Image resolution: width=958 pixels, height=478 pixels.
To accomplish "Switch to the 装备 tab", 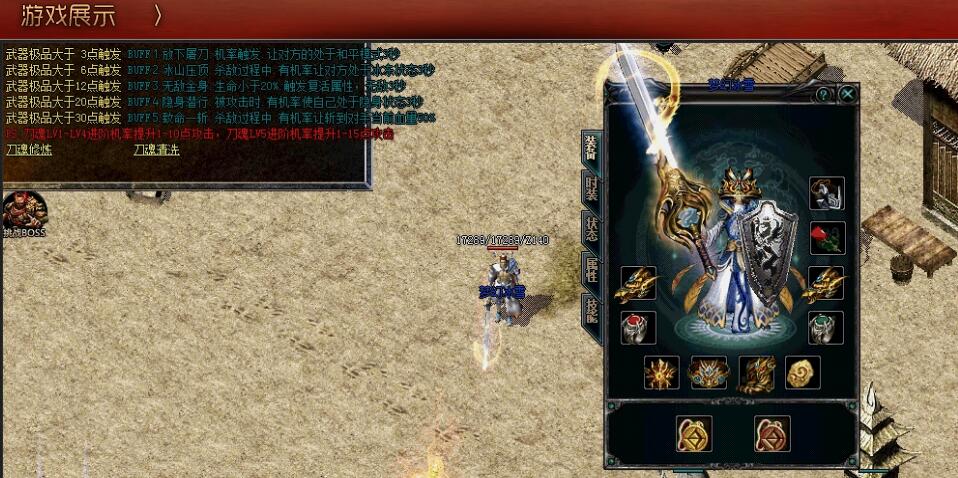I will (591, 149).
